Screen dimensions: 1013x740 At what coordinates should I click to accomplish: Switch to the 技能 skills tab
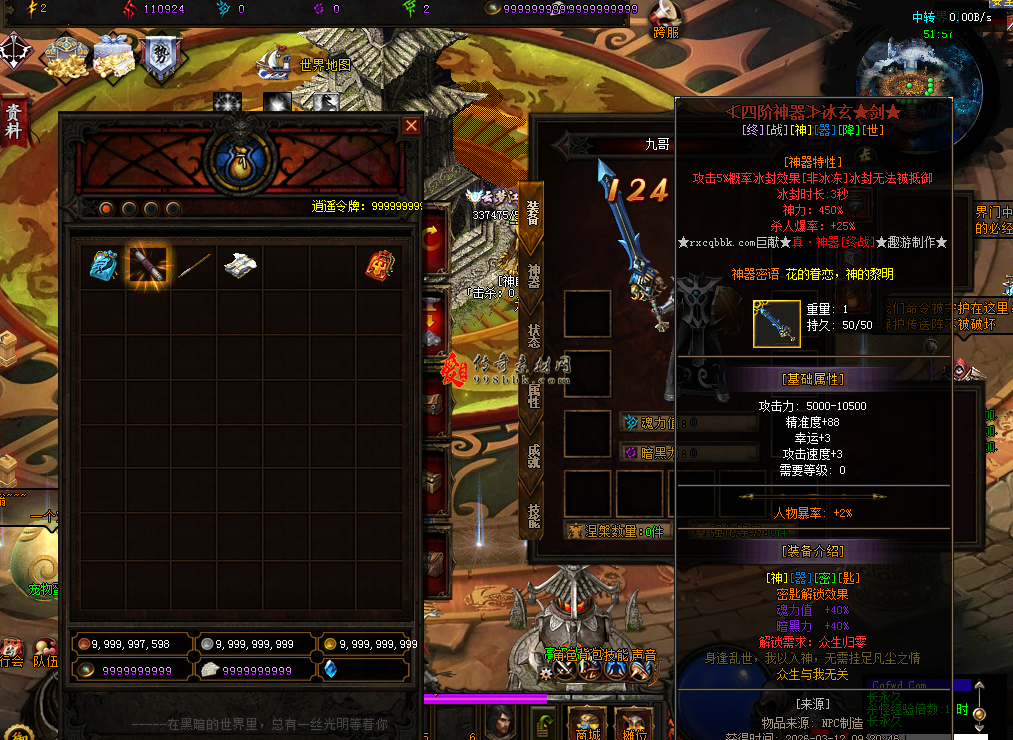click(533, 514)
